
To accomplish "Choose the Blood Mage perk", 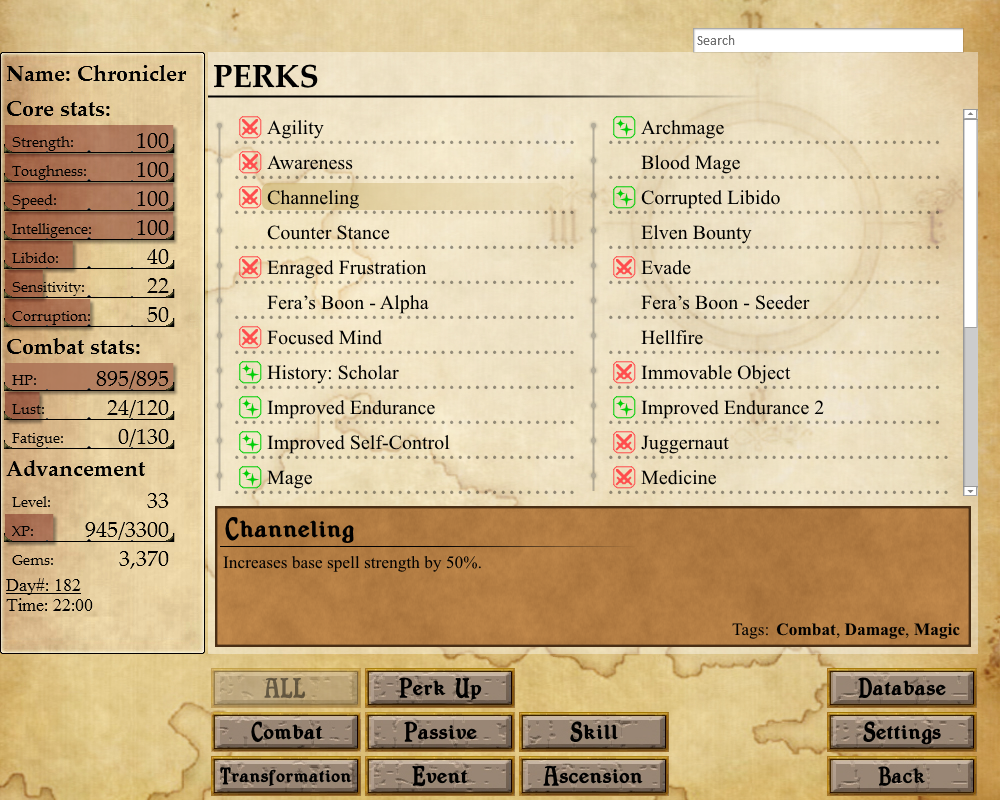I will point(690,163).
